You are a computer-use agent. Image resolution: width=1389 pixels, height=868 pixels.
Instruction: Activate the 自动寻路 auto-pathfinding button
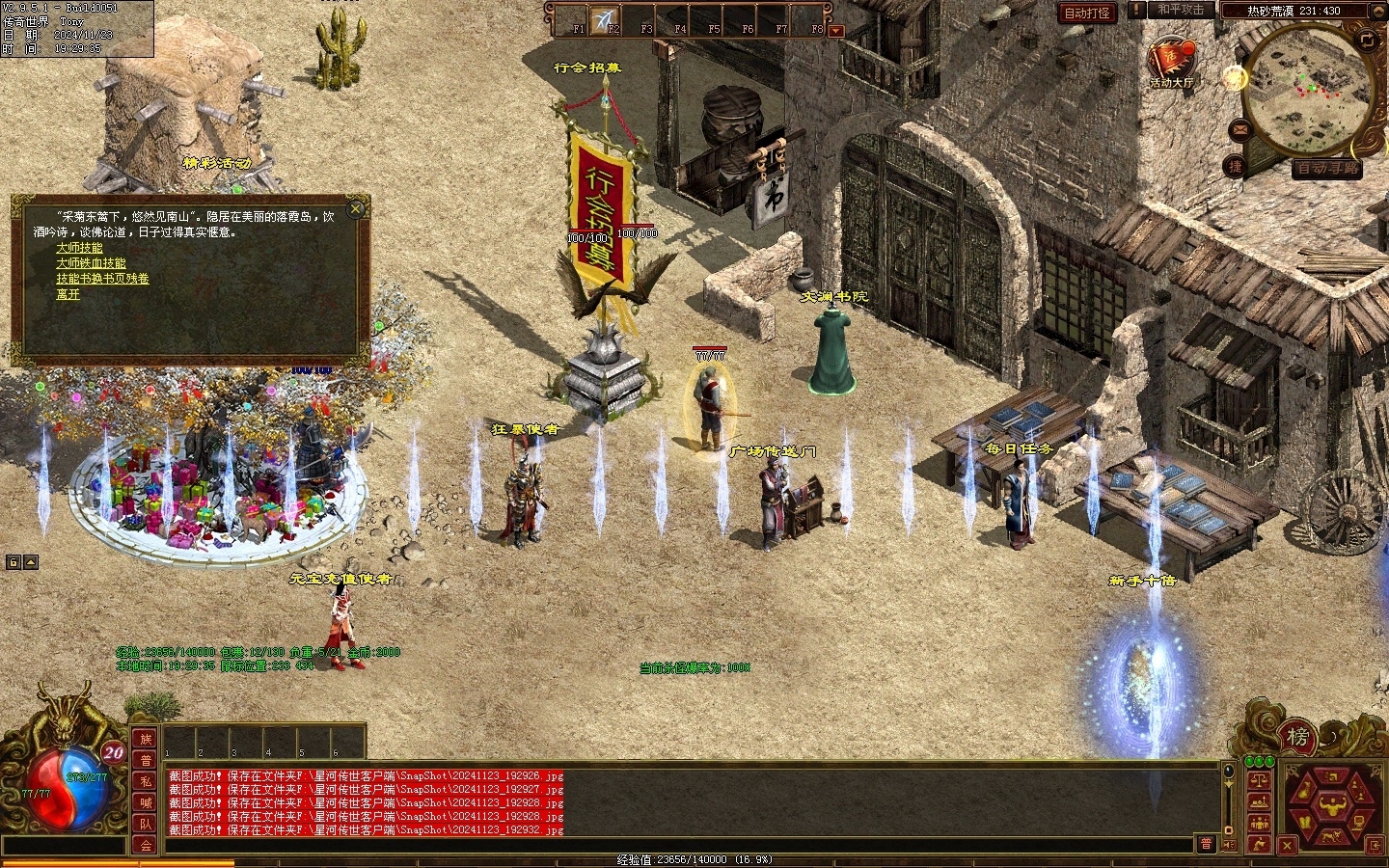click(1327, 168)
